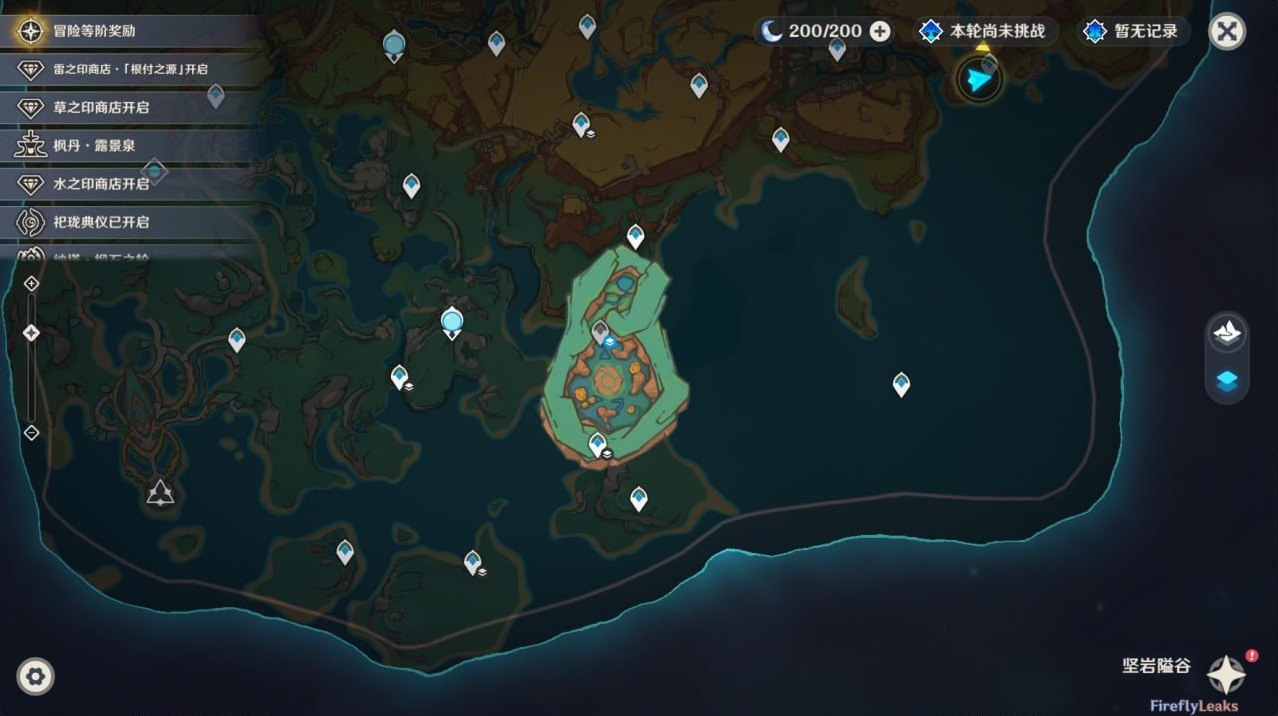Zoom in the map with plus button

(31, 284)
